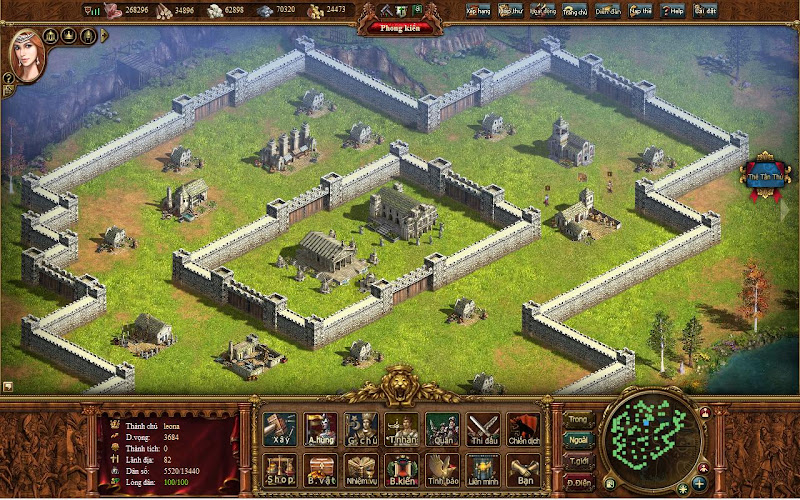Open the A.hùng heroes panel
Image resolution: width=800 pixels, height=500 pixels.
click(x=320, y=429)
